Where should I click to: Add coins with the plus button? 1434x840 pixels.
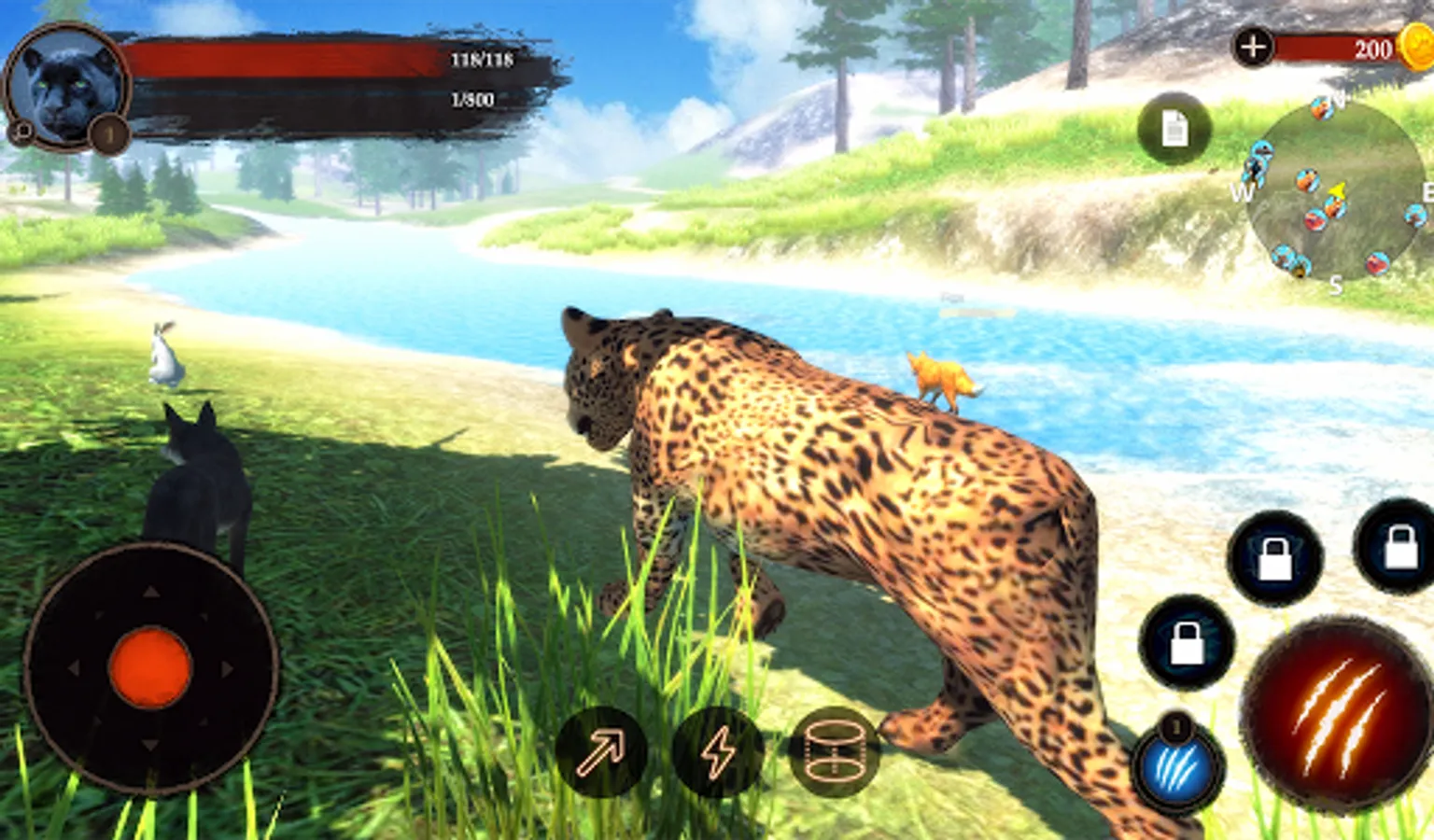pyautogui.click(x=1253, y=46)
